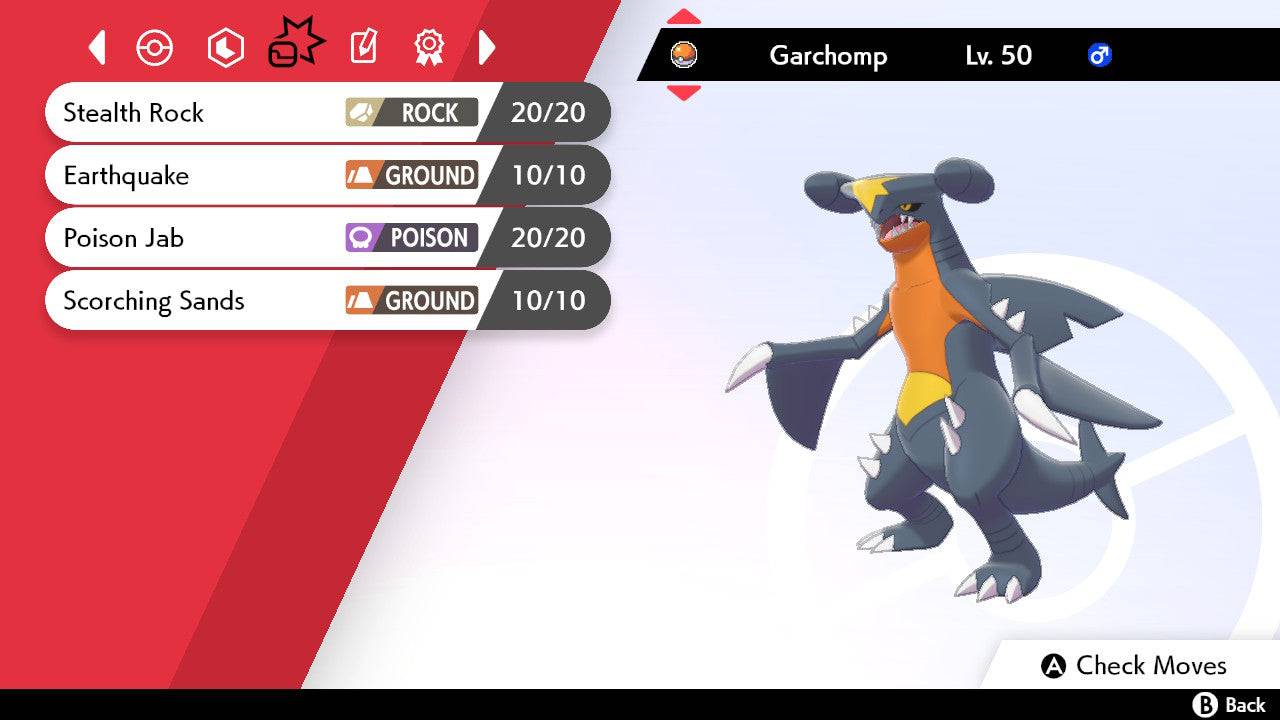1280x720 pixels.
Task: Click the Ground-type icon on Earthquake
Action: coord(413,175)
